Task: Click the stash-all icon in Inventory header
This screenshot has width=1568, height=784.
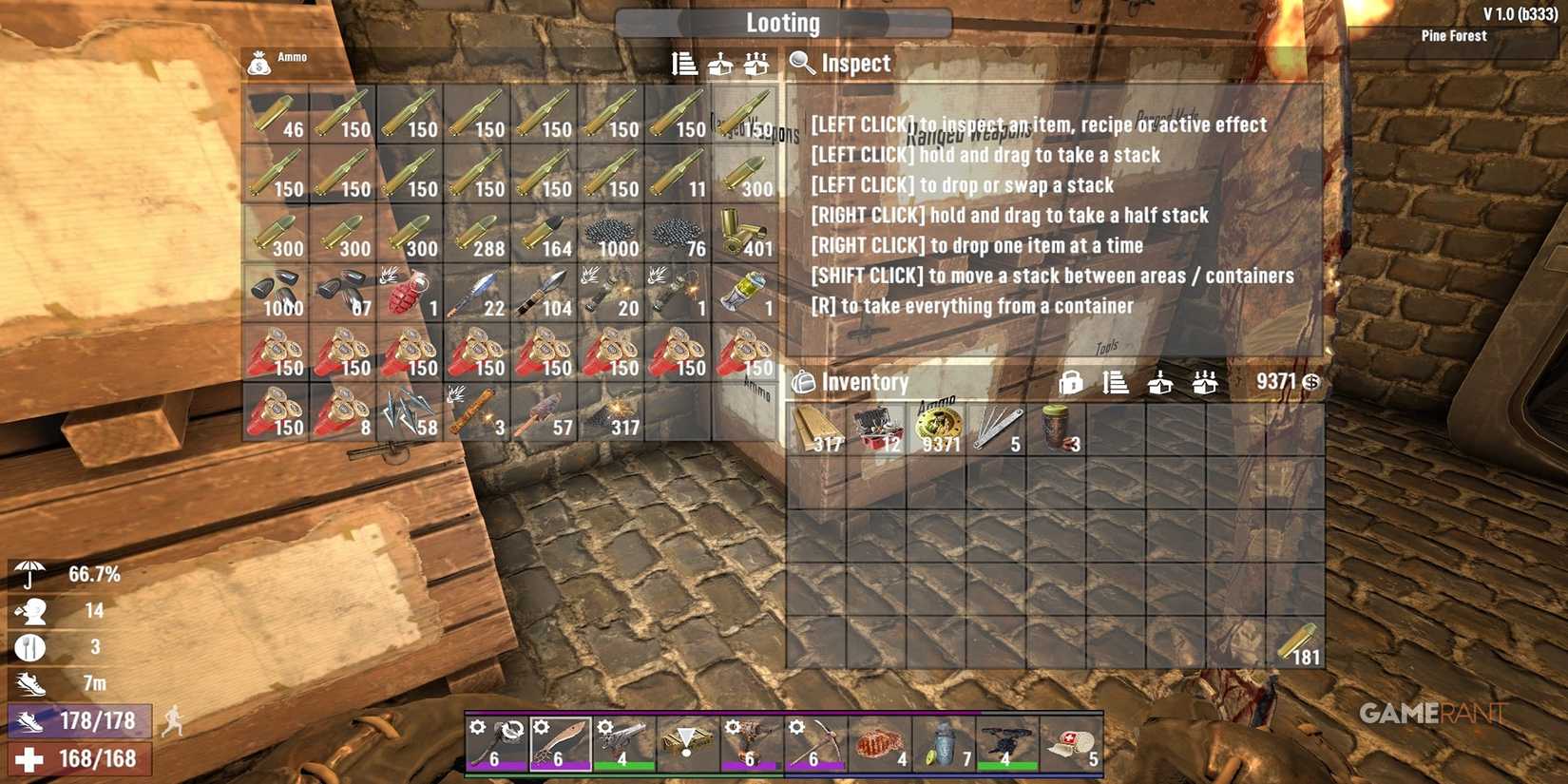Action: click(x=1205, y=382)
